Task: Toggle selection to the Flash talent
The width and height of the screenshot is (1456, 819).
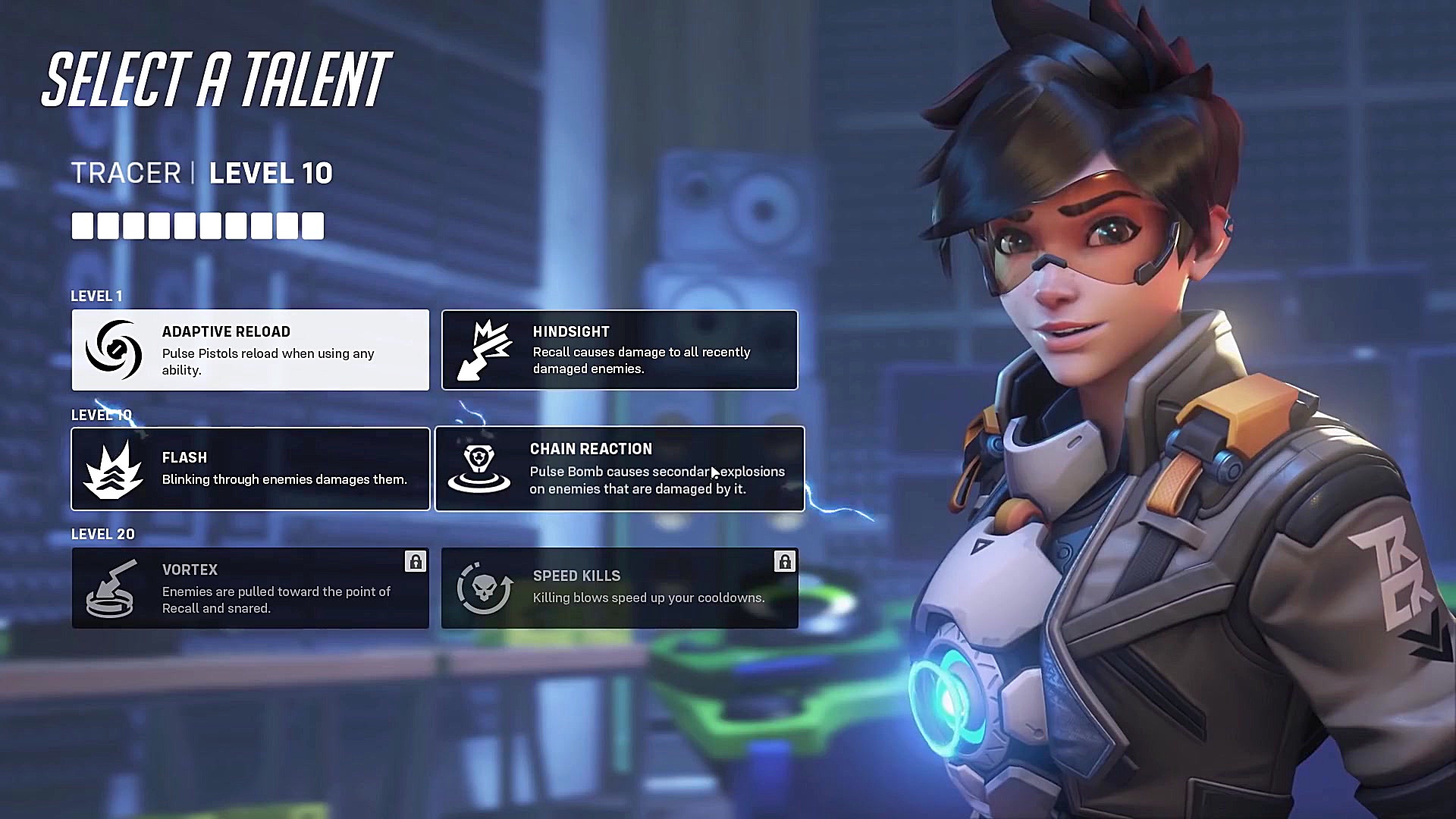Action: 250,468
